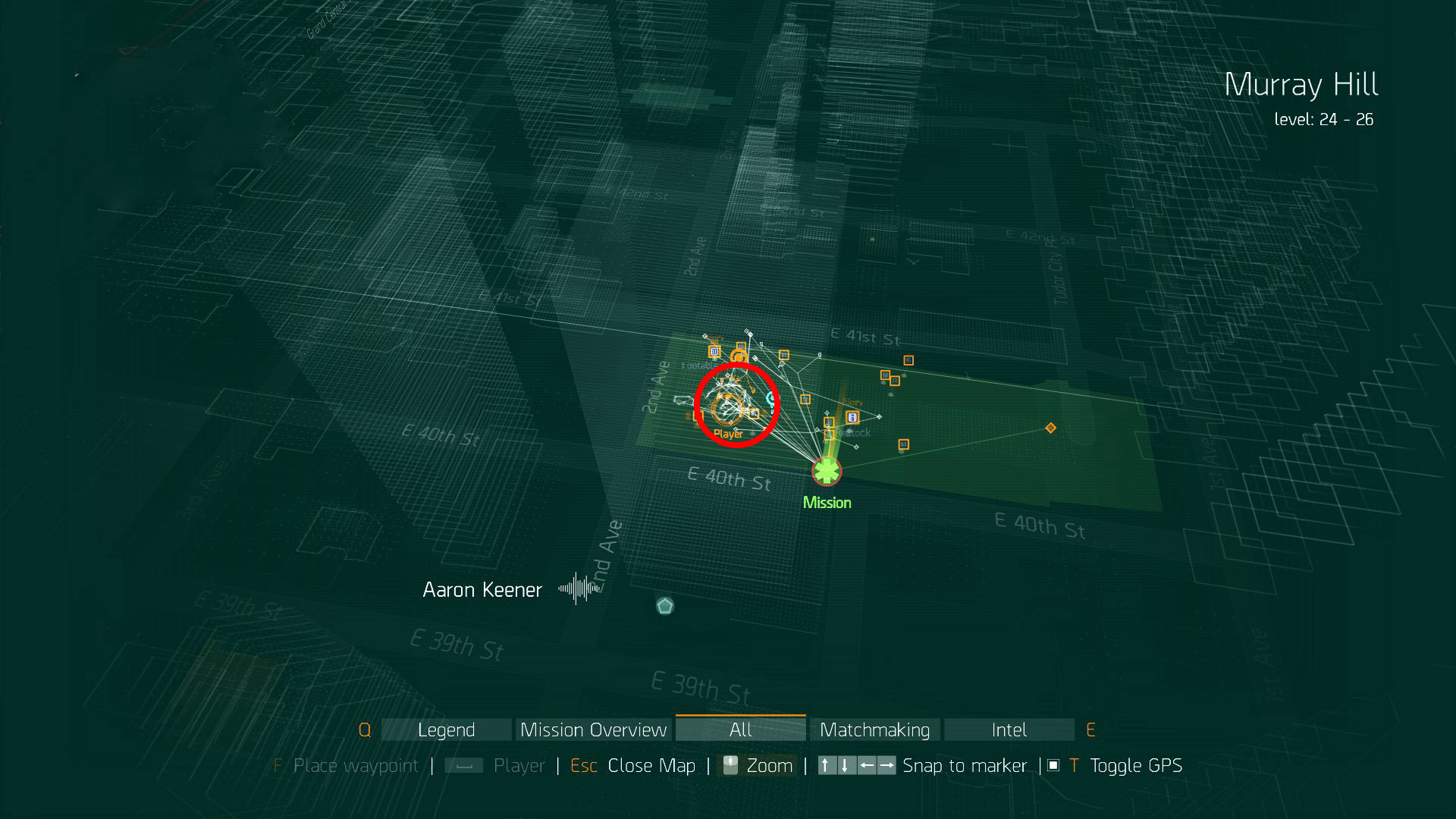Open the Legend tab

click(x=446, y=730)
